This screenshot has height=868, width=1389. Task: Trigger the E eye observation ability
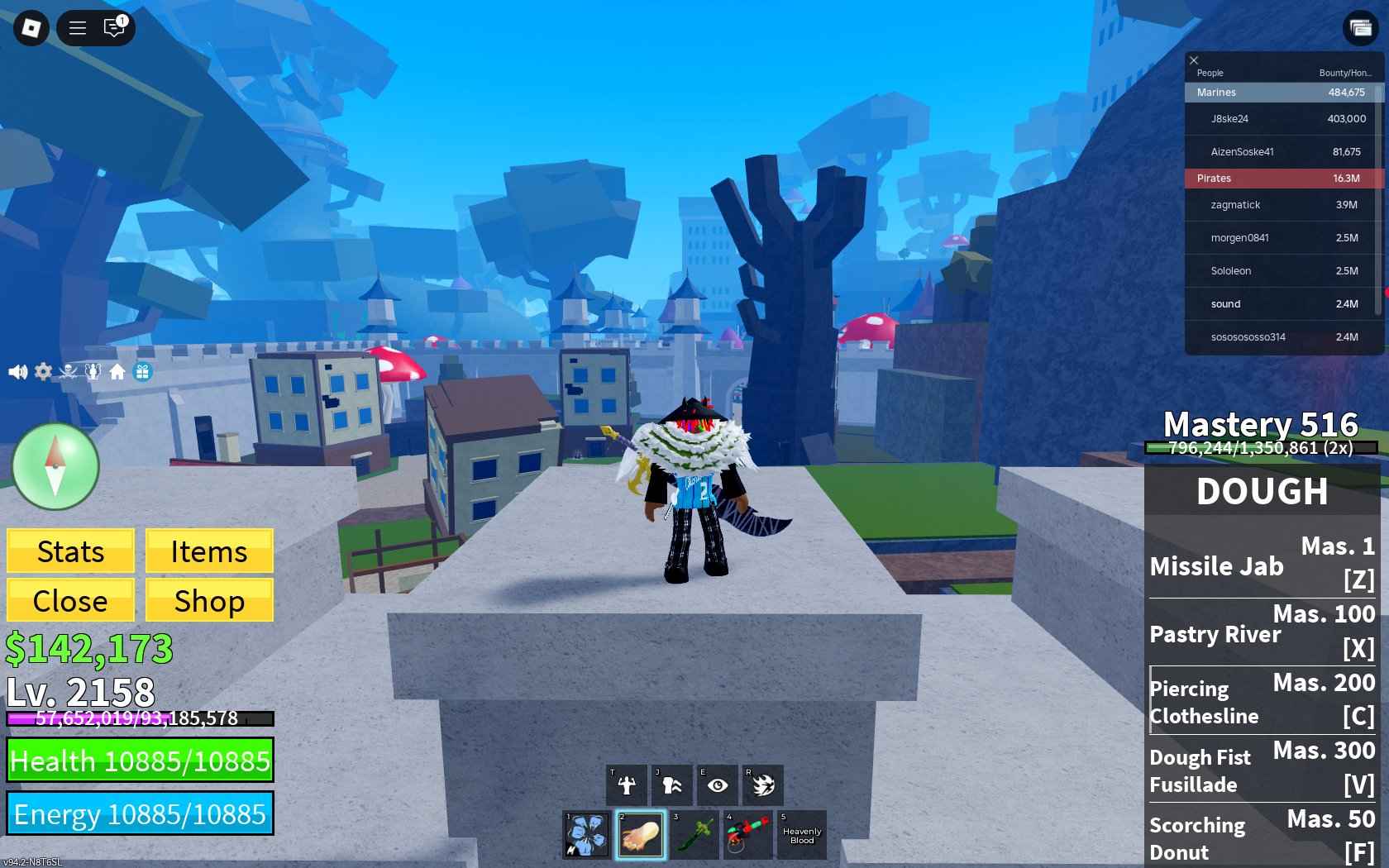[717, 785]
